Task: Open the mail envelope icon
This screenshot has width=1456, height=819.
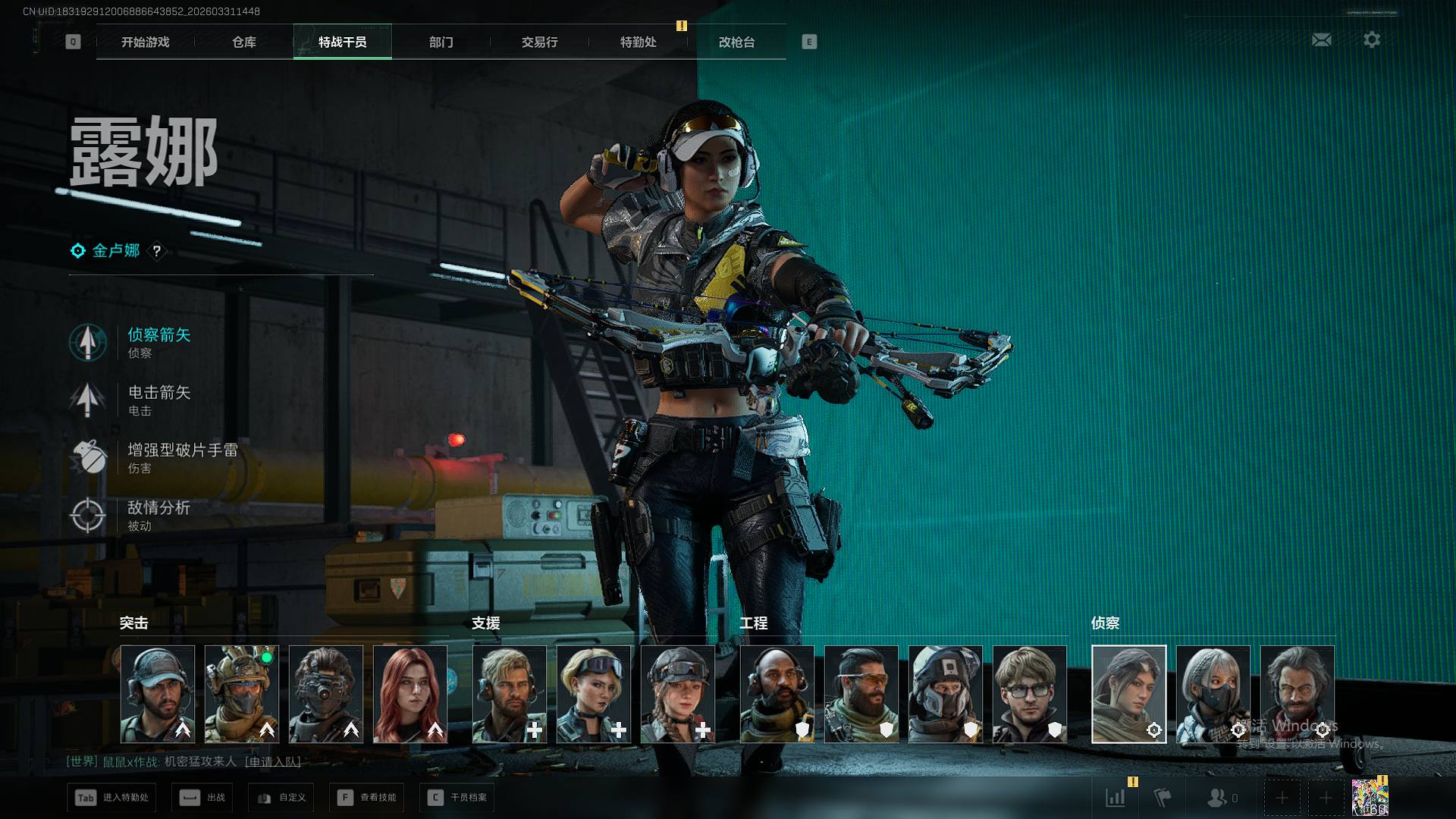Action: coord(1321,39)
